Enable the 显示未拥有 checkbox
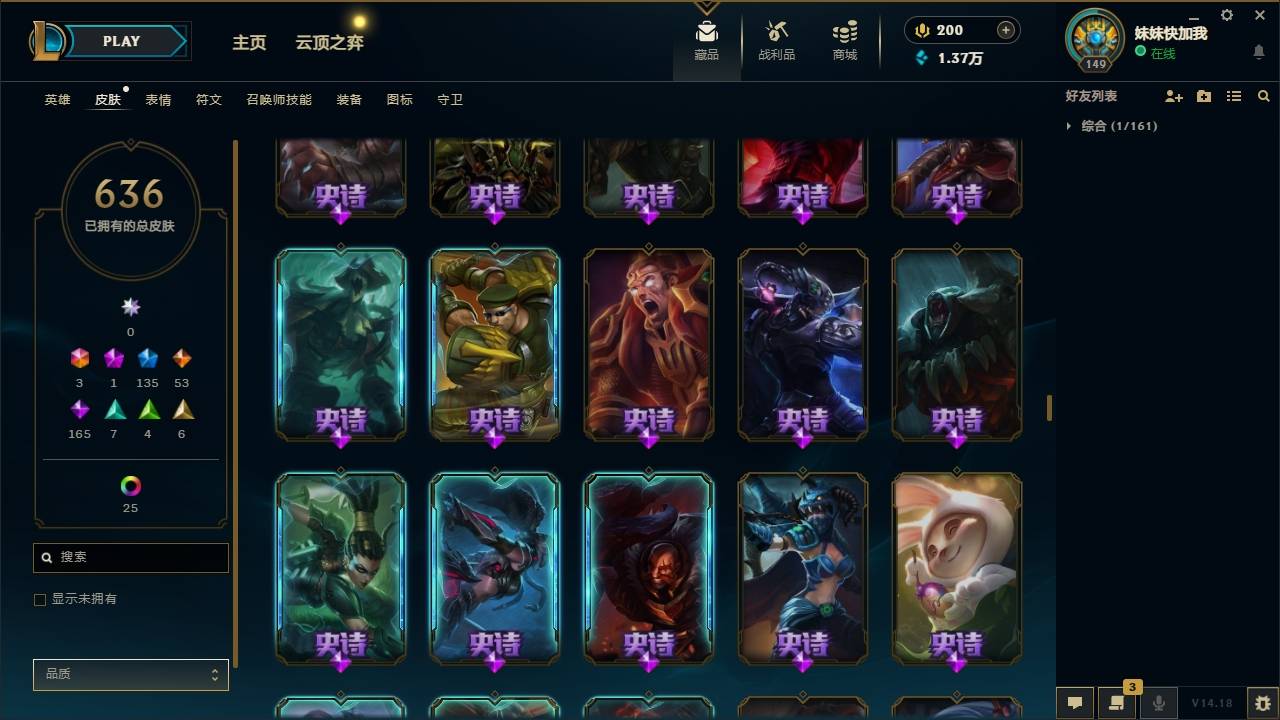1280x720 pixels. [x=40, y=599]
